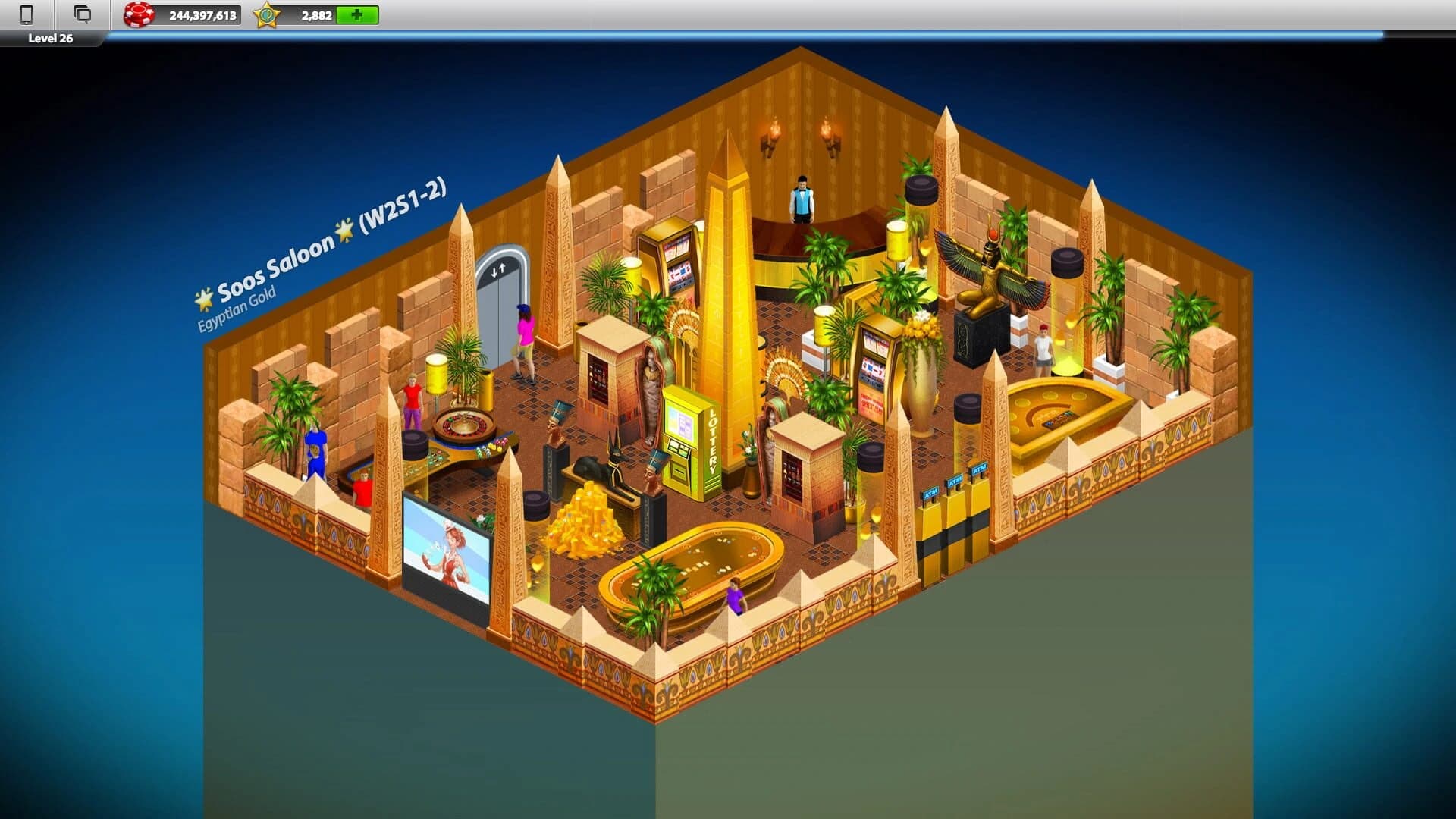Click the mobile phone icon top-left

[25, 13]
